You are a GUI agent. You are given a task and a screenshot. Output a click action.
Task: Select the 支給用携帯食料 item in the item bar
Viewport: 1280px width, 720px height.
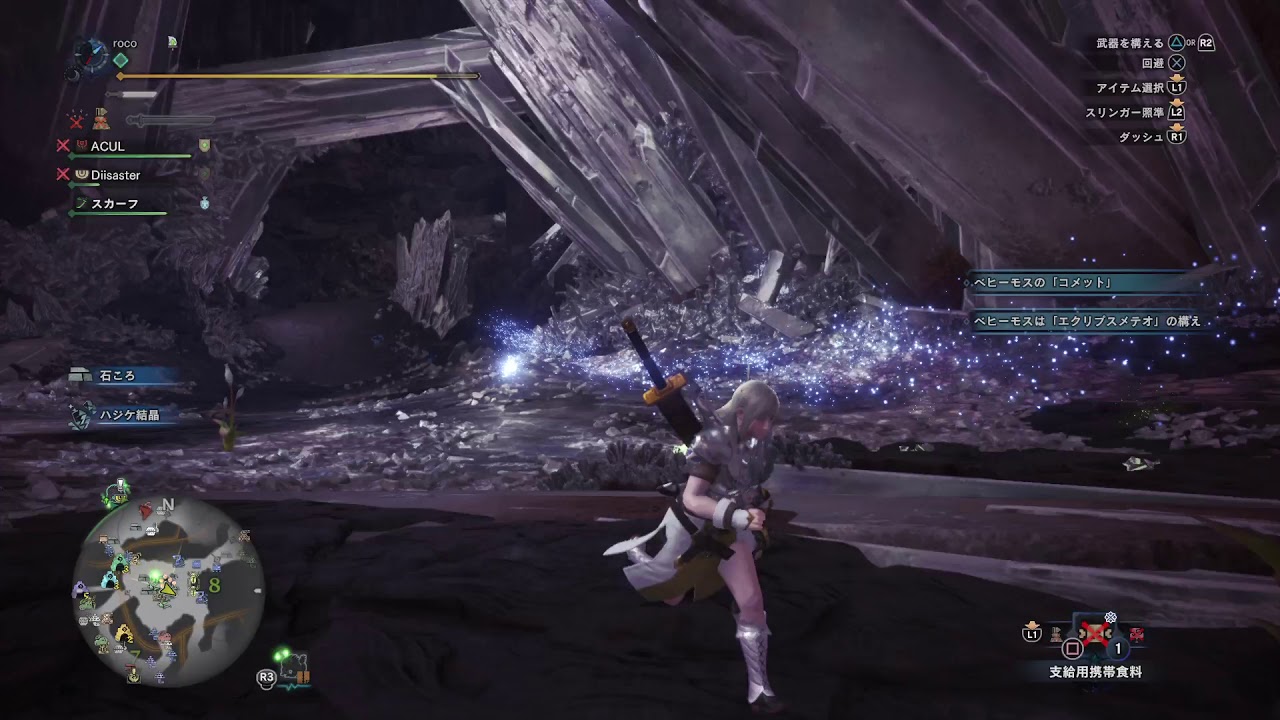1095,634
